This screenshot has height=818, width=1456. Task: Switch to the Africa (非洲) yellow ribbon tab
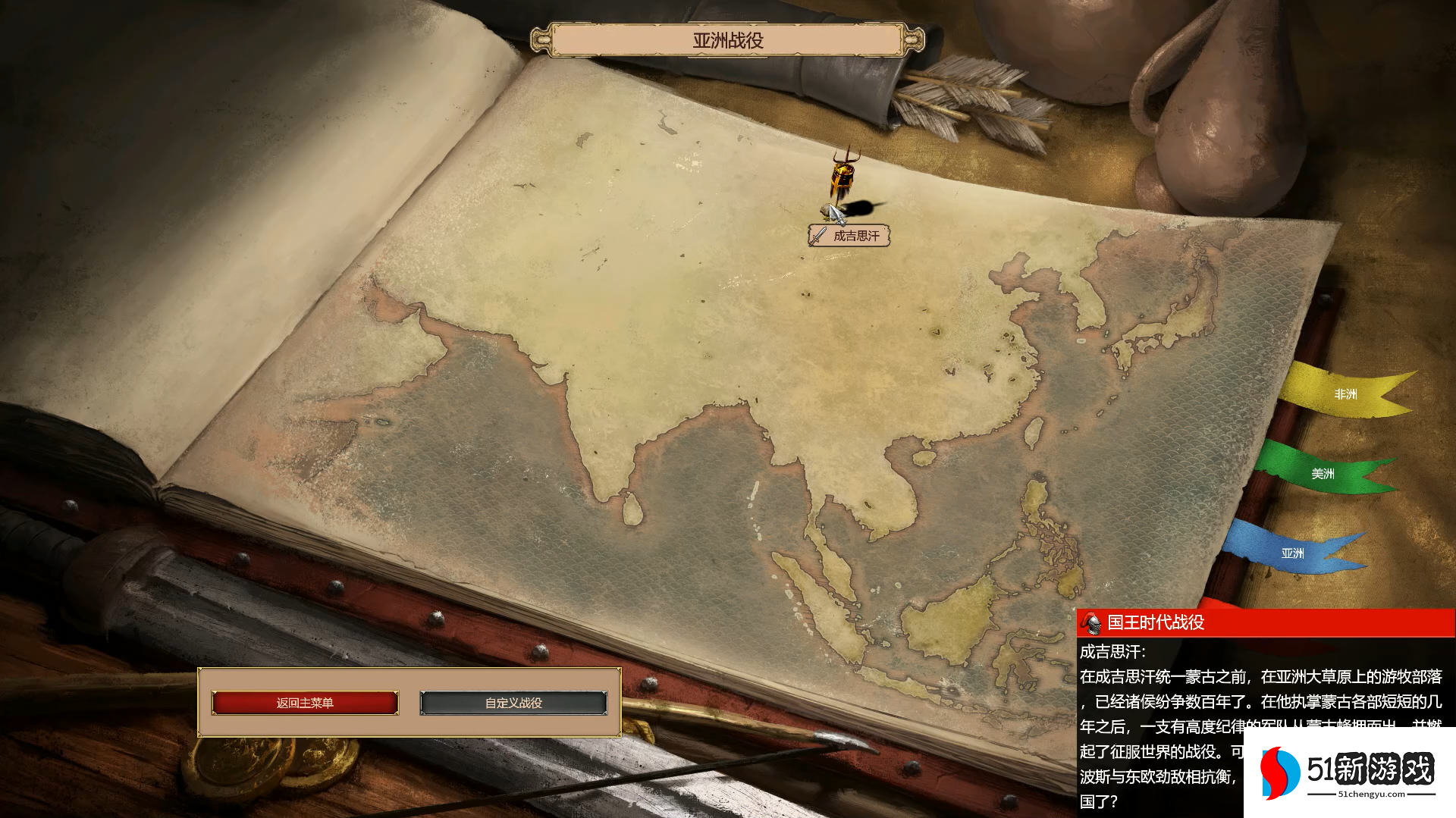[1345, 394]
